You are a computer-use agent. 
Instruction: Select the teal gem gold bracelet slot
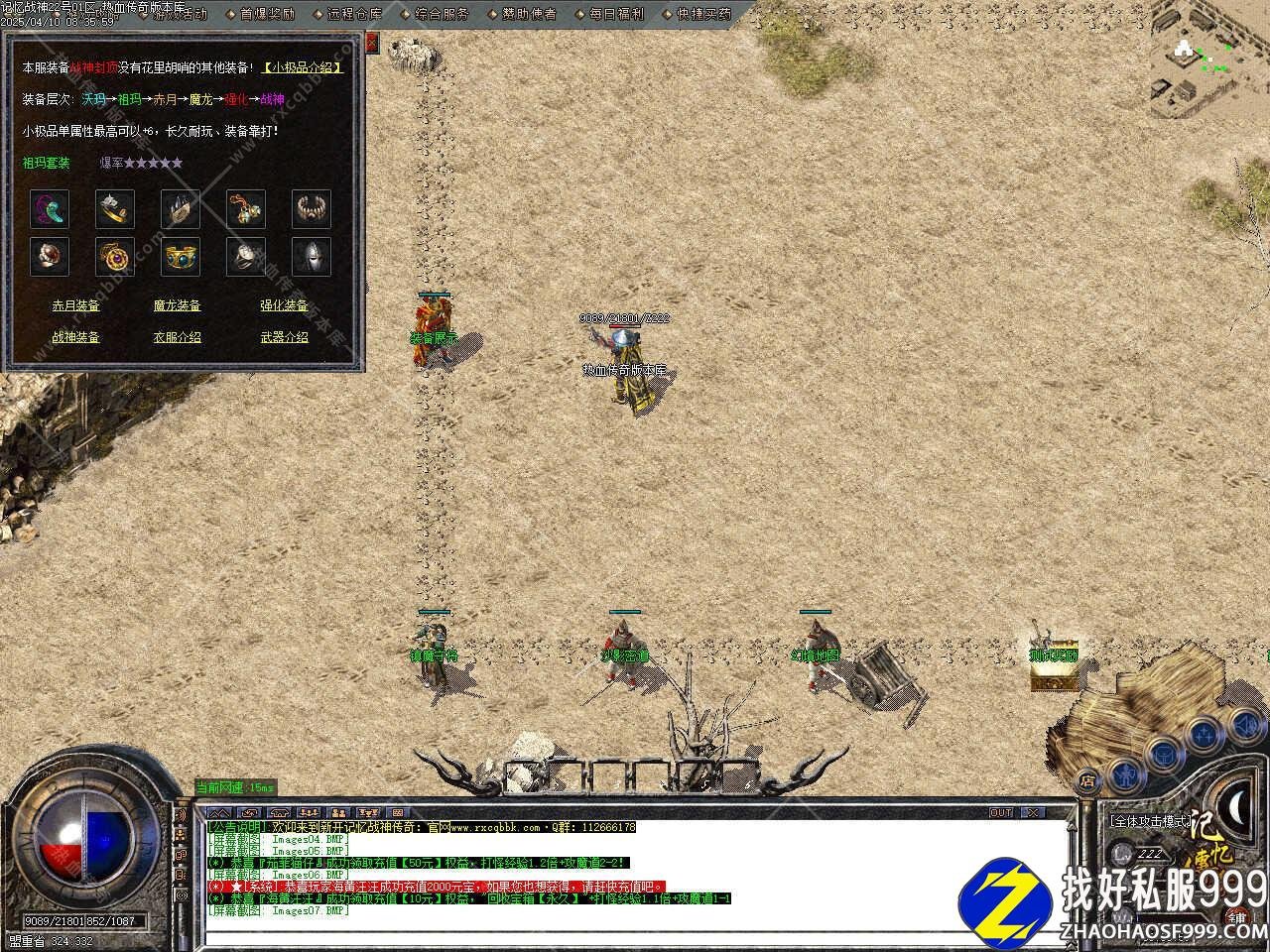click(181, 256)
